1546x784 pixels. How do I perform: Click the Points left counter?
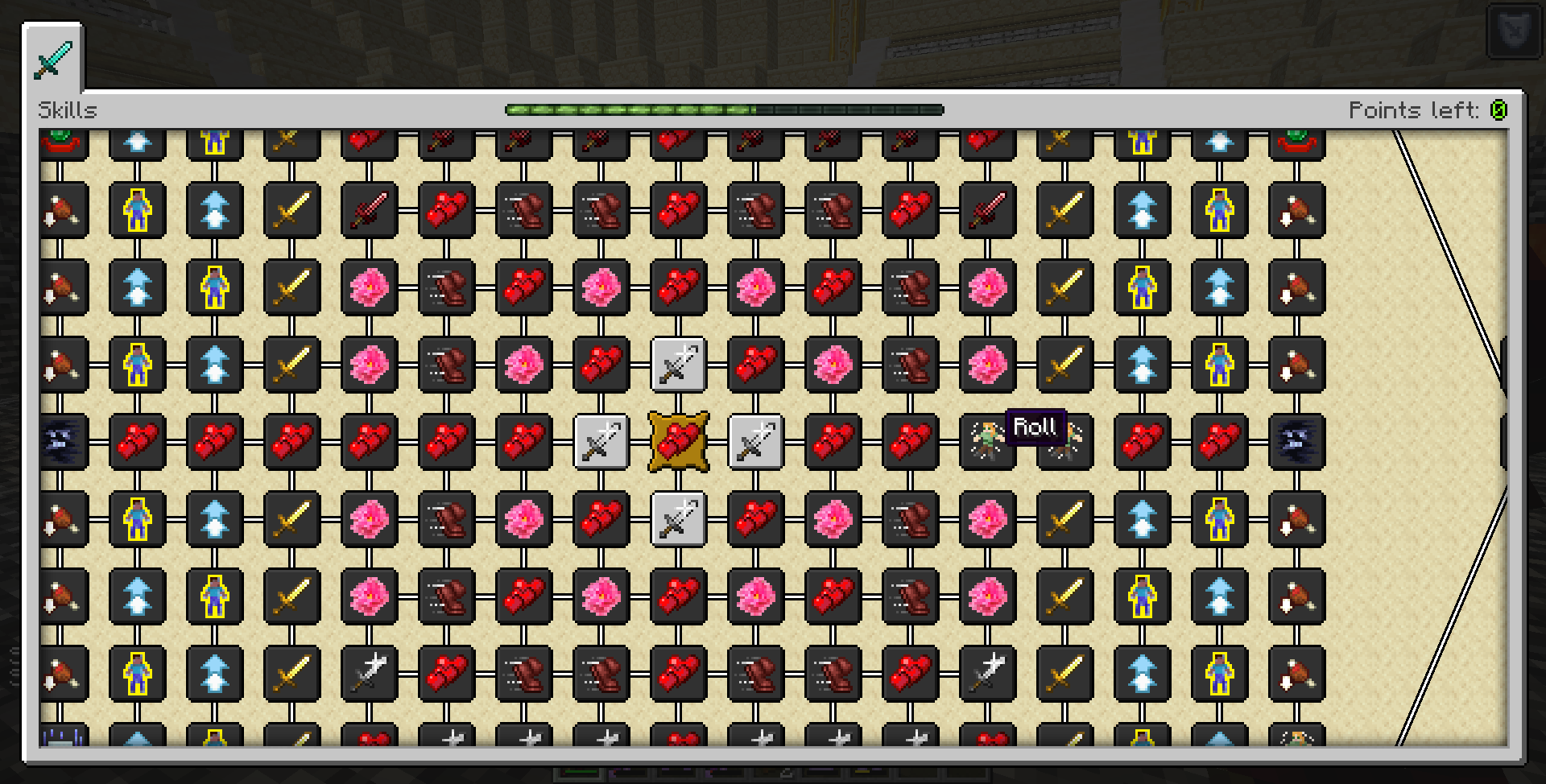(1424, 110)
